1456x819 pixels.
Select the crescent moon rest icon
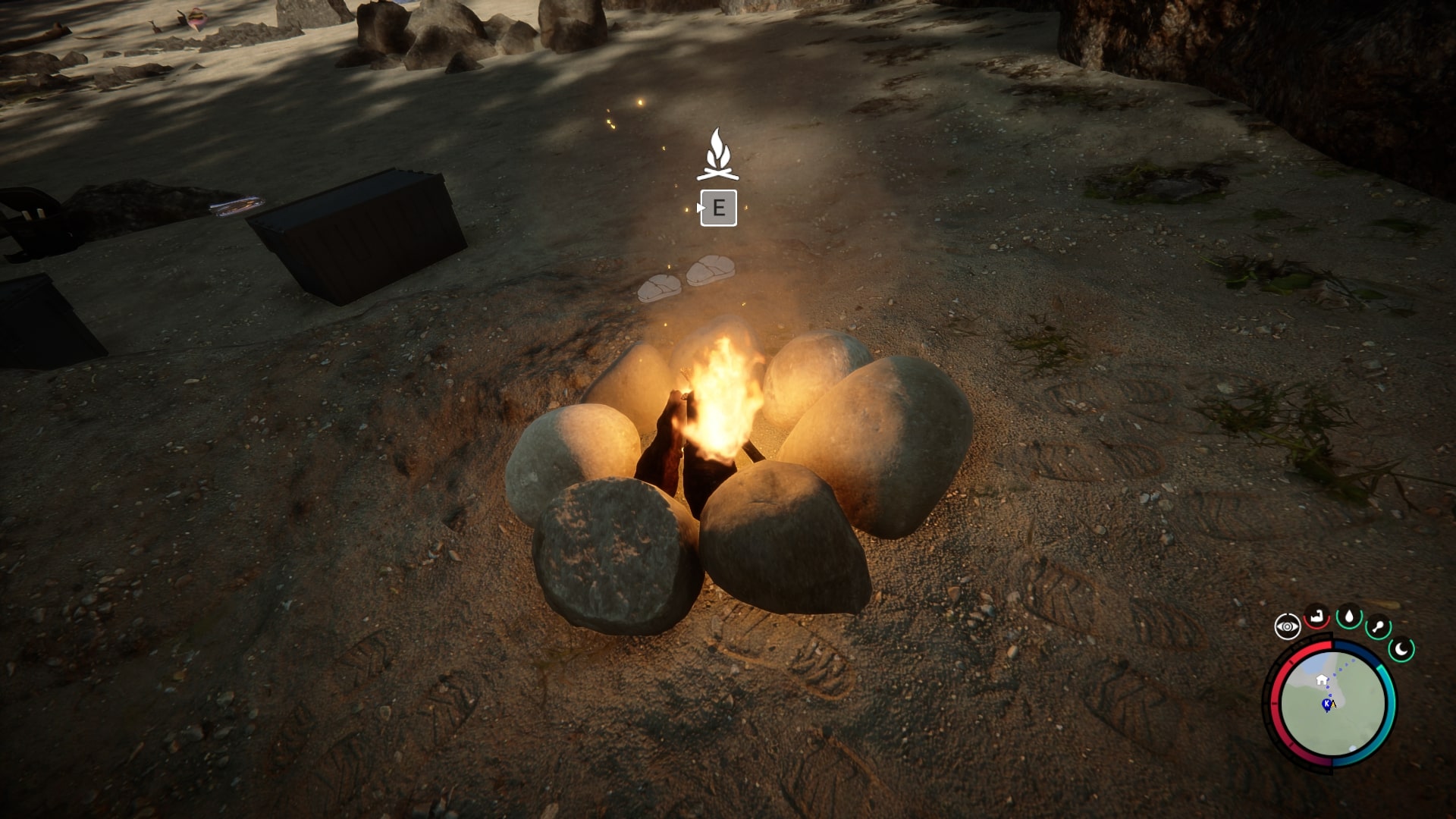click(x=1402, y=649)
